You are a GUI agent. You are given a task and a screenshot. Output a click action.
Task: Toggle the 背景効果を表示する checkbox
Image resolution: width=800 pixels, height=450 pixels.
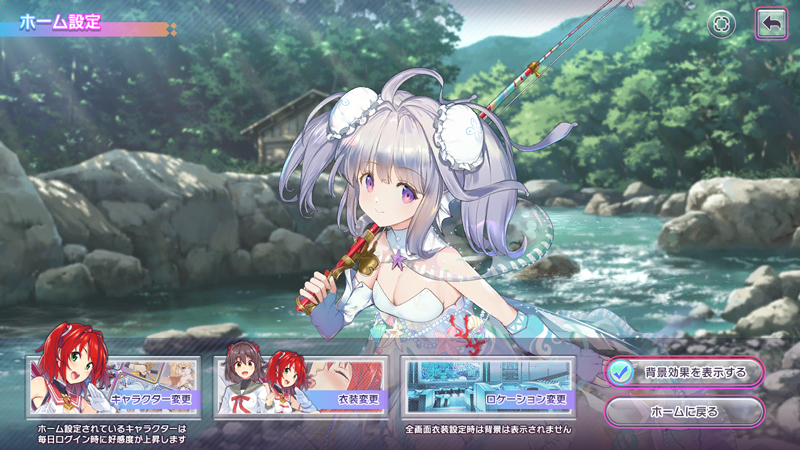[620, 372]
